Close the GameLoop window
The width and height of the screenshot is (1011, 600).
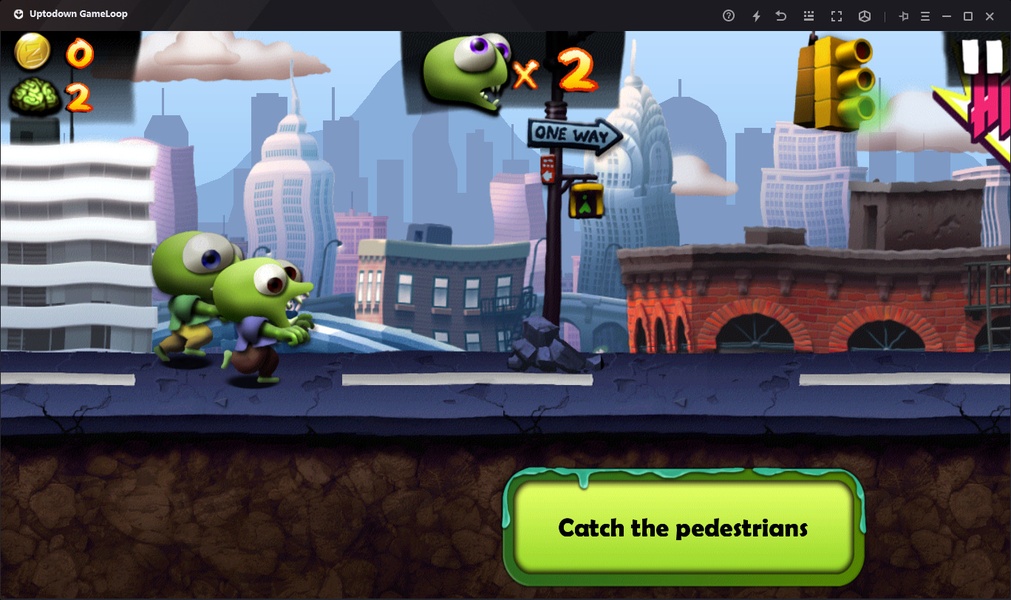tap(990, 16)
